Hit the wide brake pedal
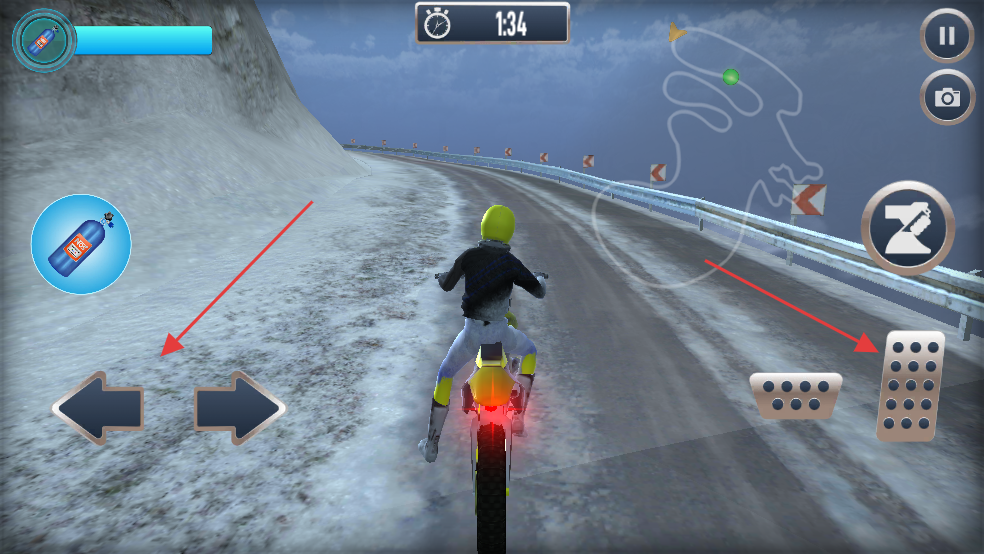Screen dimensions: 984x554 795,394
